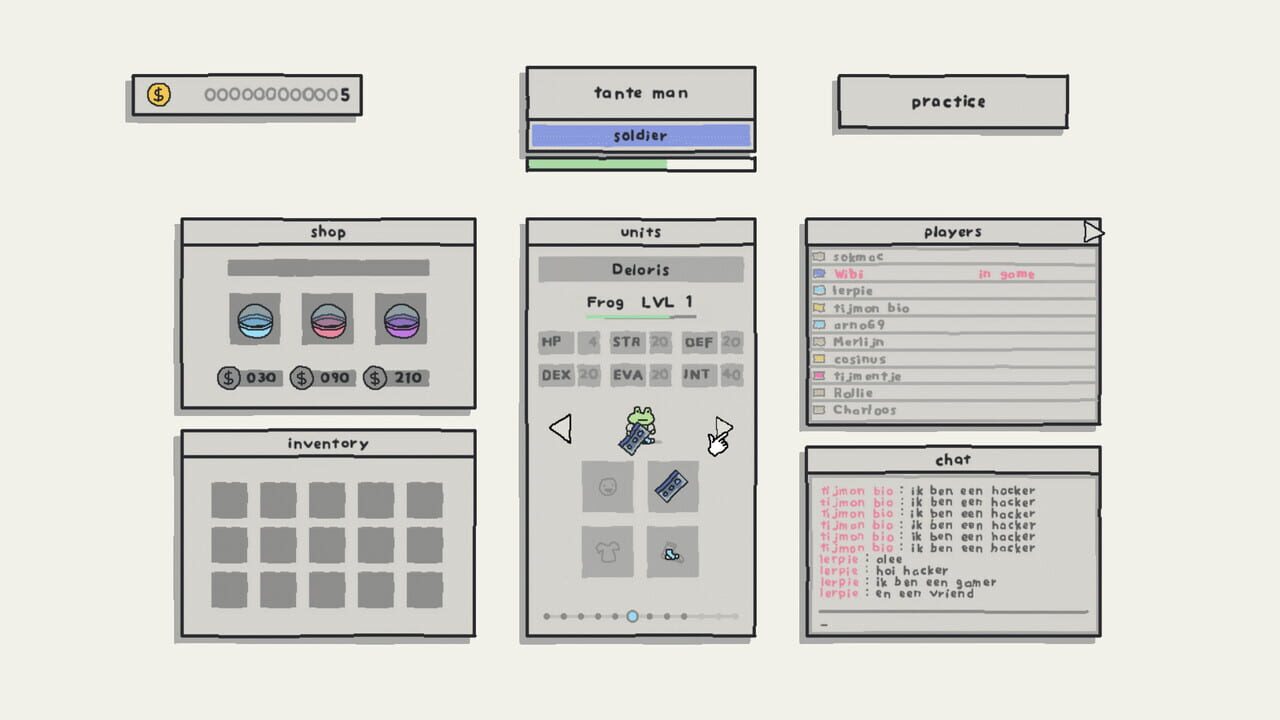This screenshot has height=720, width=1280.
Task: Click the right arrow to view next unit
Action: coord(719,428)
